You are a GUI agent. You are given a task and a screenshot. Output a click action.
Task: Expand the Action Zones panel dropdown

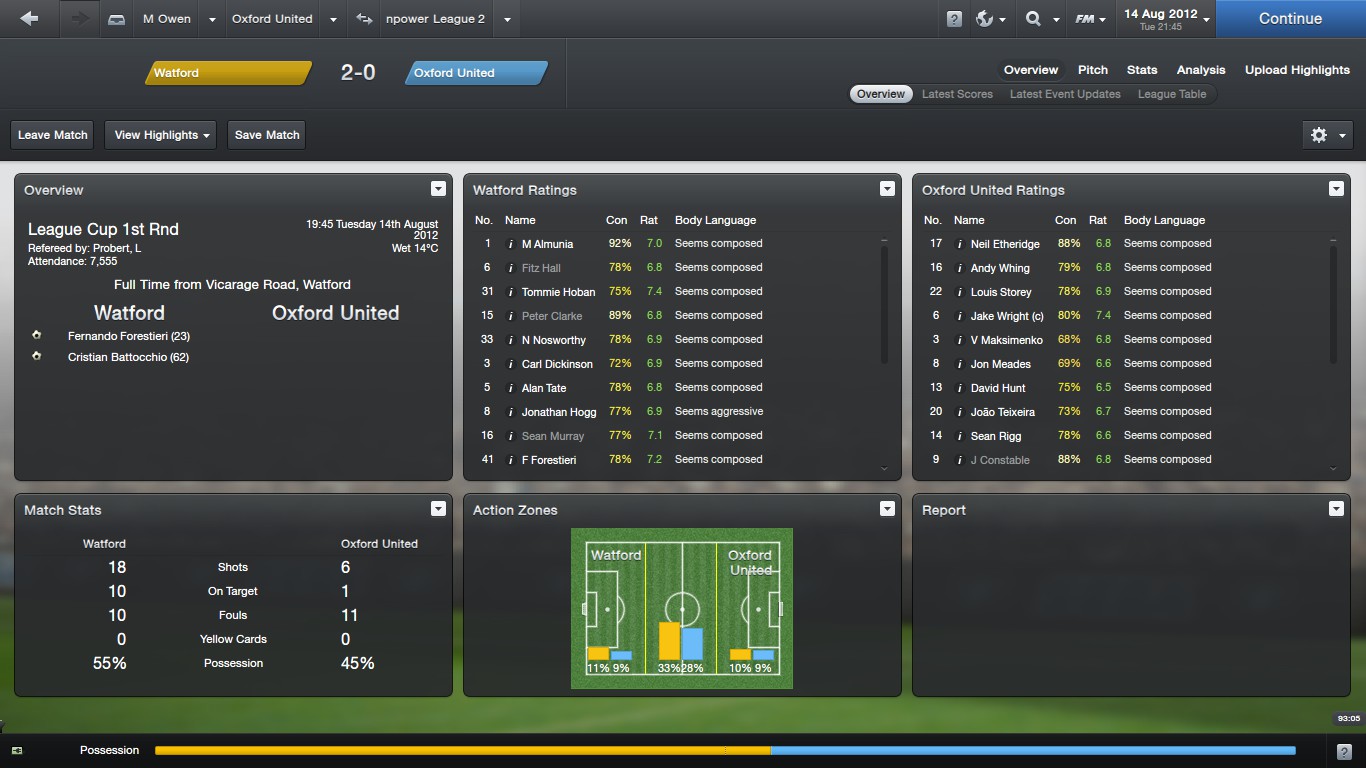[x=887, y=509]
